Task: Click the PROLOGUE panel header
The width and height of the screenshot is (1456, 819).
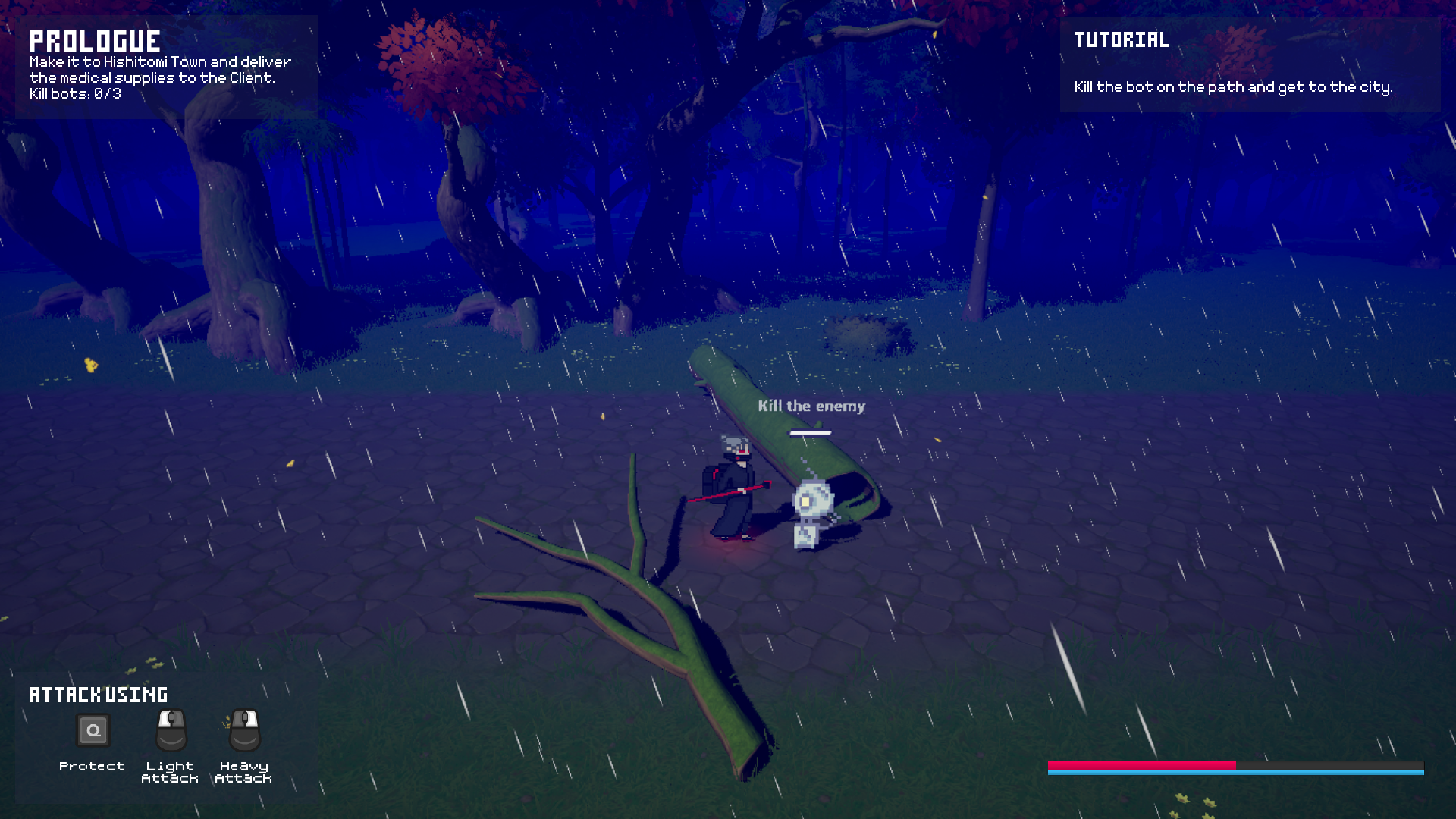Action: (96, 39)
